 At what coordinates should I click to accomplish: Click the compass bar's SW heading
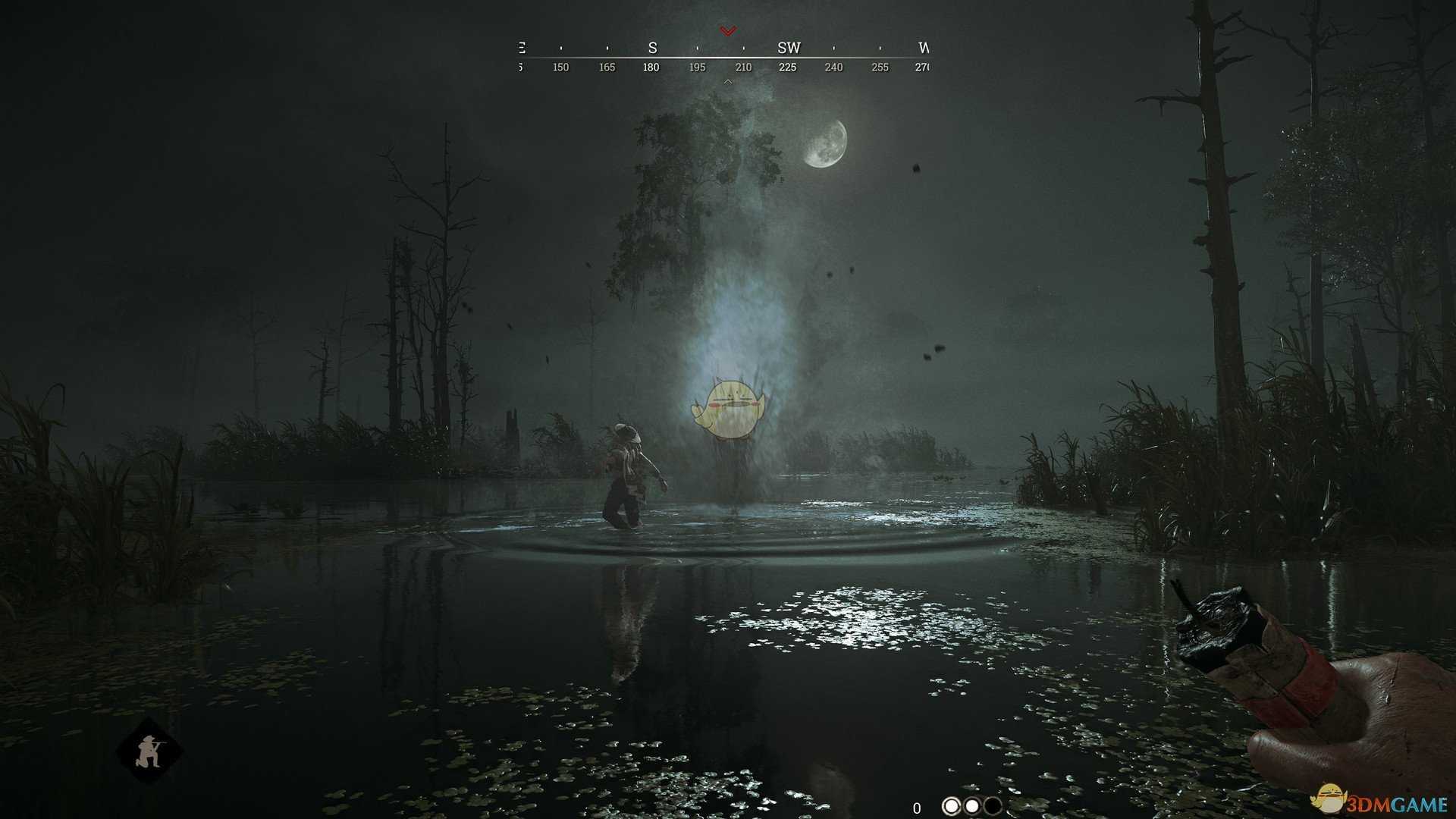pyautogui.click(x=789, y=48)
